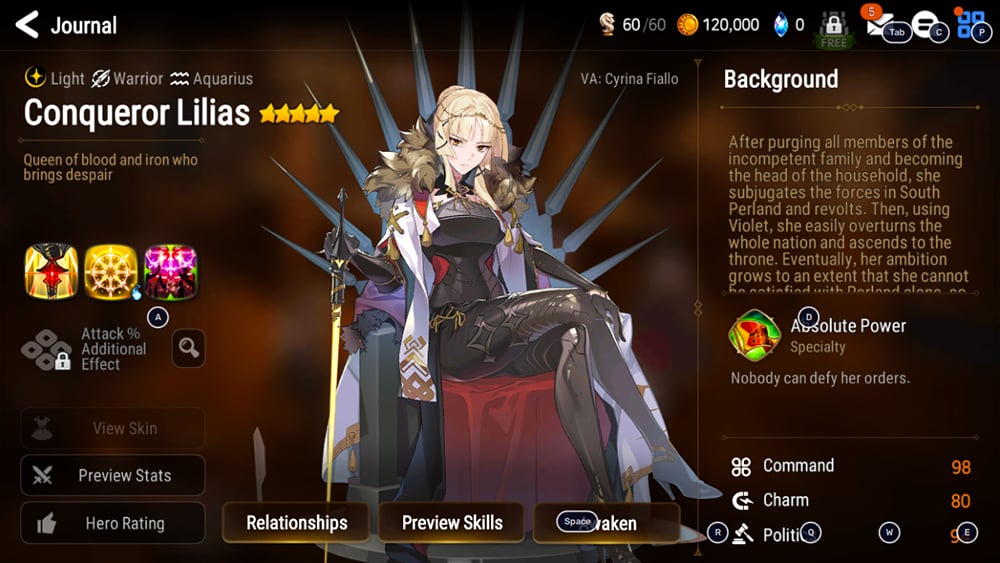The width and height of the screenshot is (1000, 563).
Task: Click the gold coin currency icon
Action: 688,25
